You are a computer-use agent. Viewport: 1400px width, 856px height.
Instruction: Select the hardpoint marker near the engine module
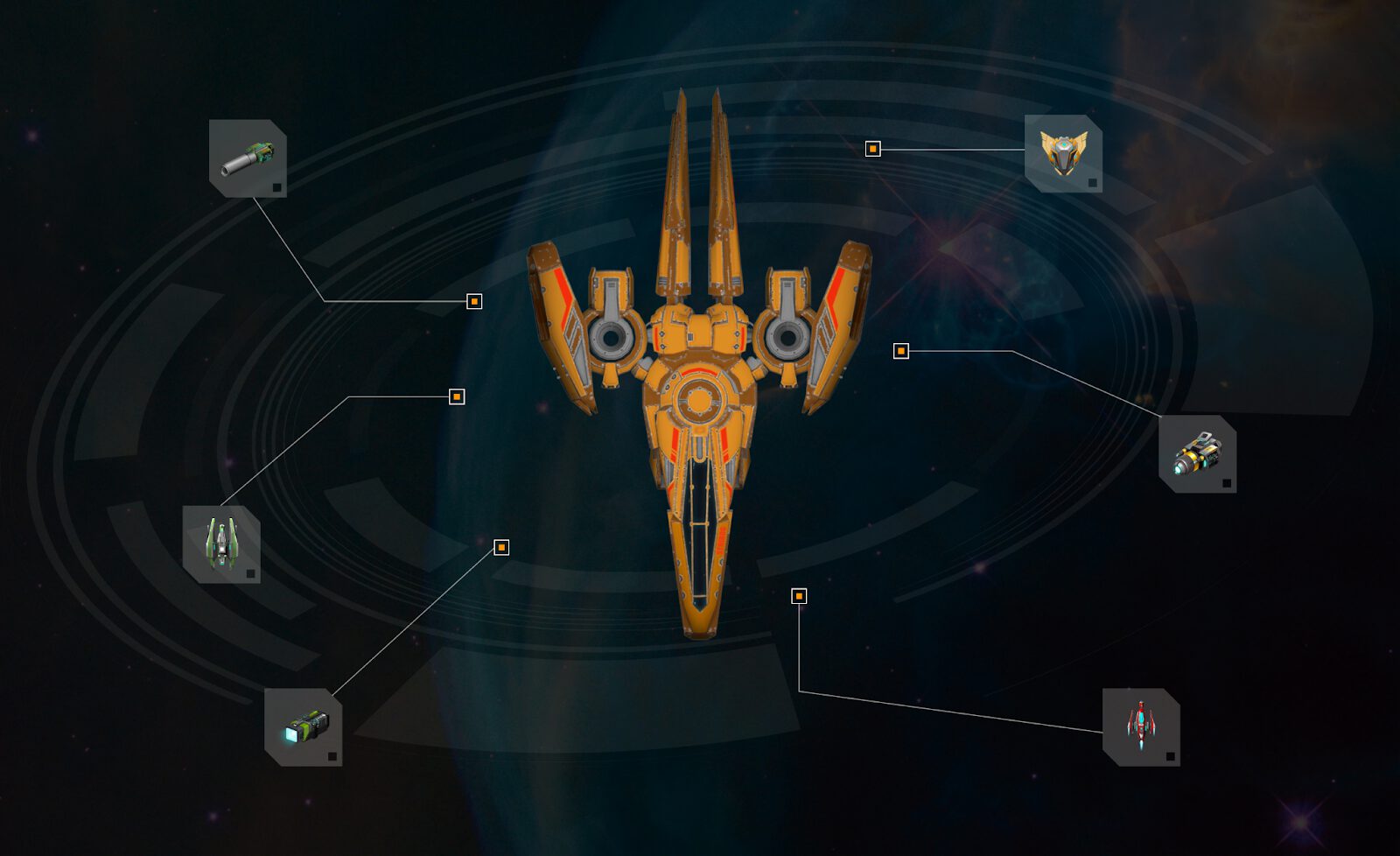[902, 351]
